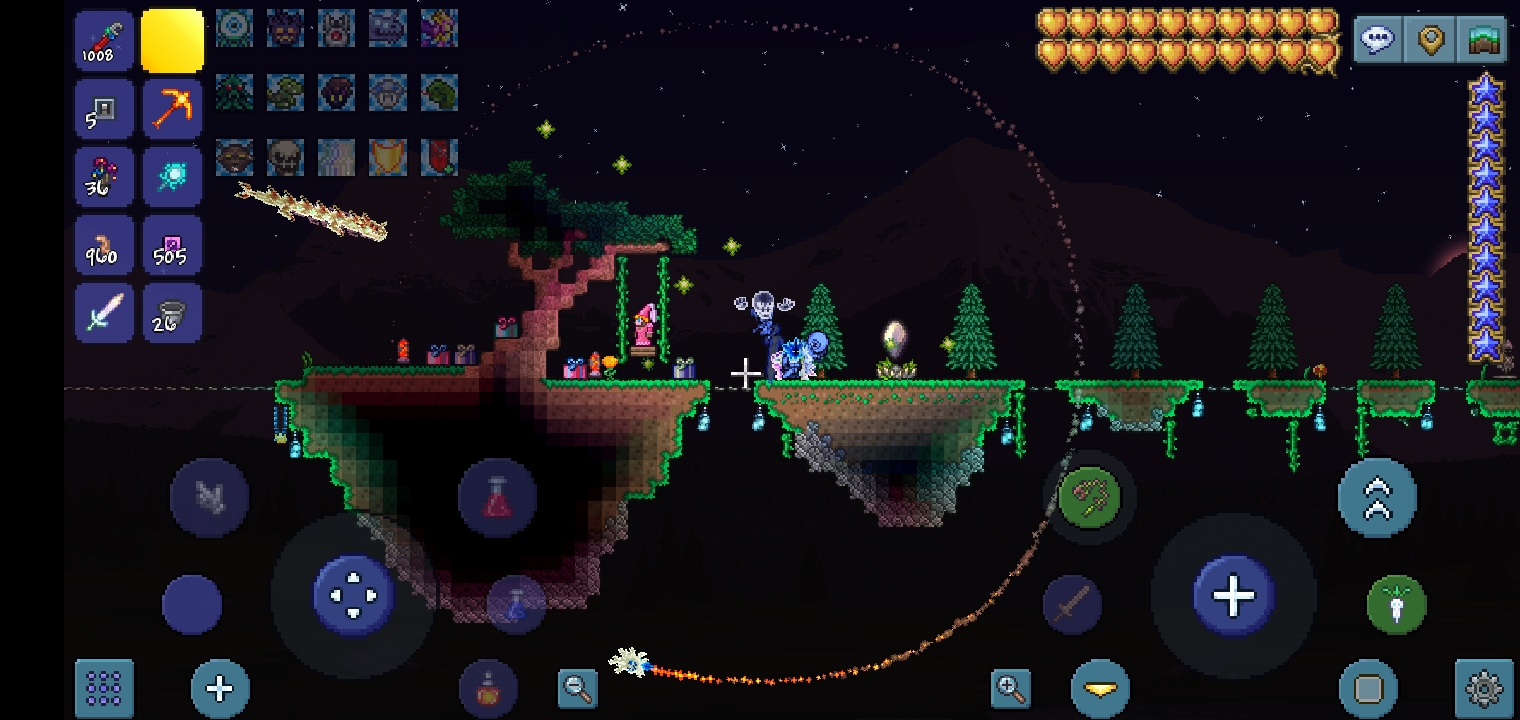The height and width of the screenshot is (720, 1520).
Task: Select the worm bait slot with 960
Action: [x=104, y=245]
